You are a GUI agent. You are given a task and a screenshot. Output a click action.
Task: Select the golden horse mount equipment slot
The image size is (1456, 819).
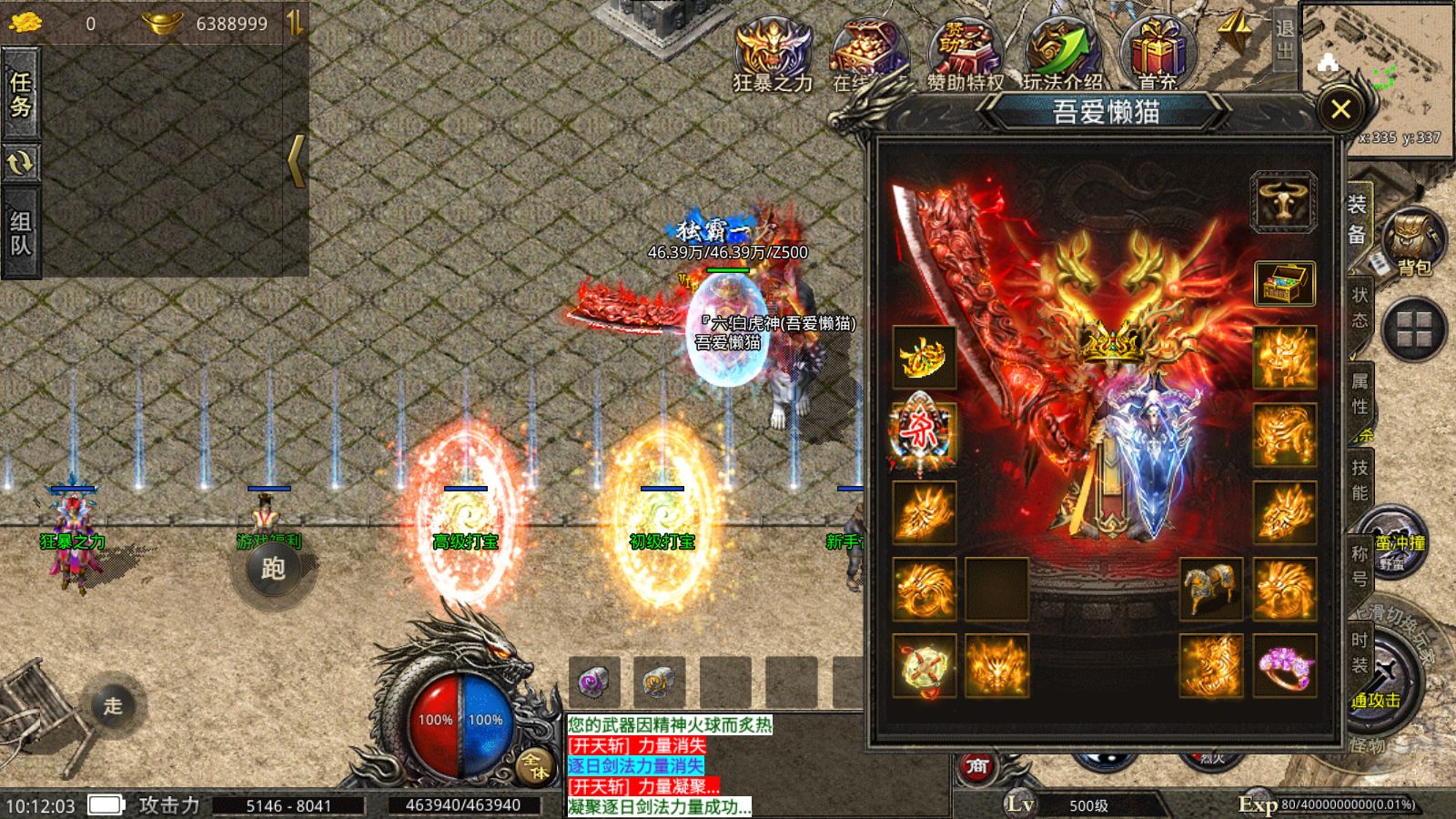1210,589
